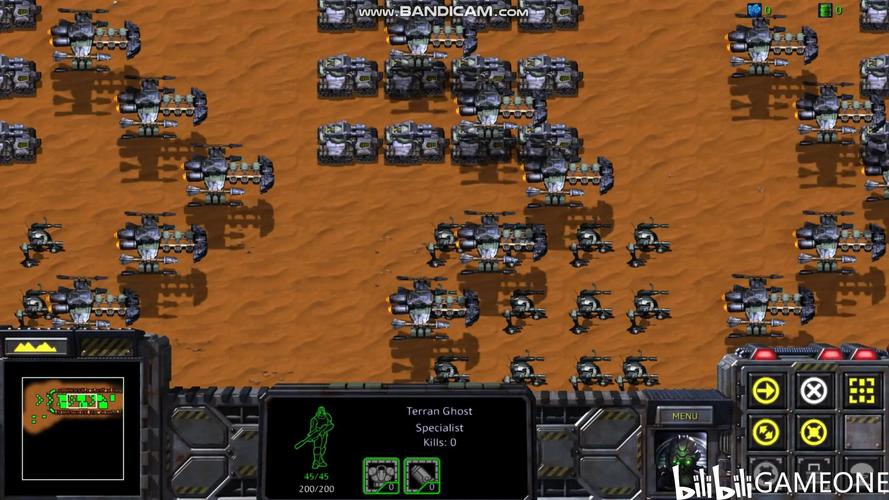Toggle minimap terrain display button
Screen dimensions: 889x500
point(36,346)
